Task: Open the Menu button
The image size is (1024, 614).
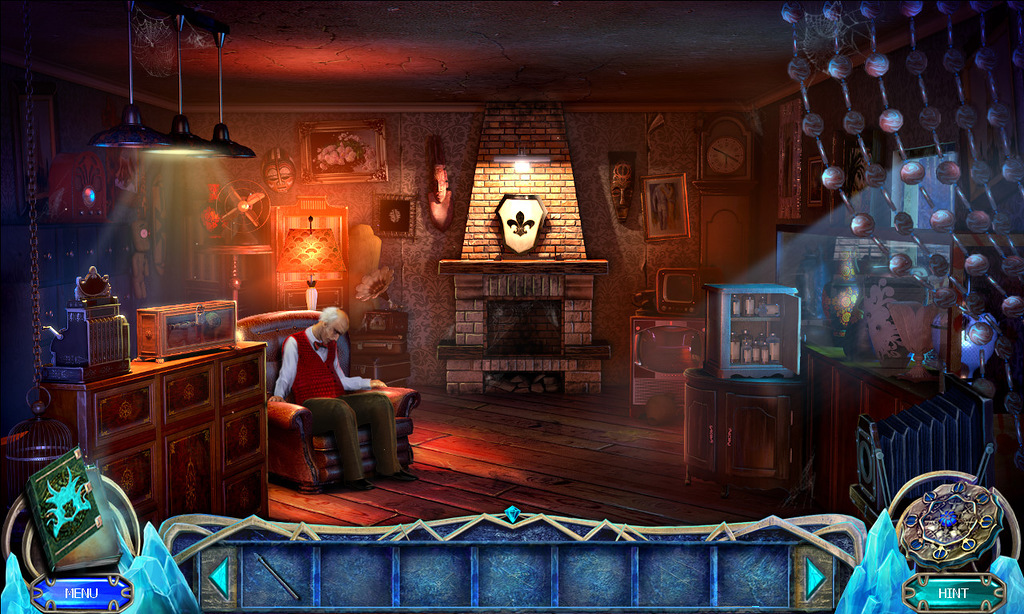Action: (81, 592)
